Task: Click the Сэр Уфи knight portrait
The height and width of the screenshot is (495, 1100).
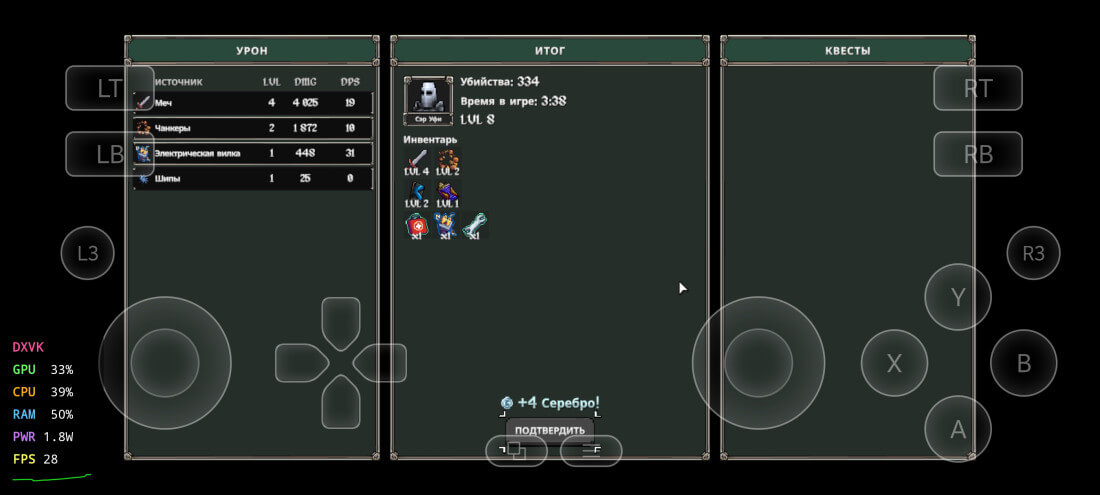Action: click(x=428, y=99)
